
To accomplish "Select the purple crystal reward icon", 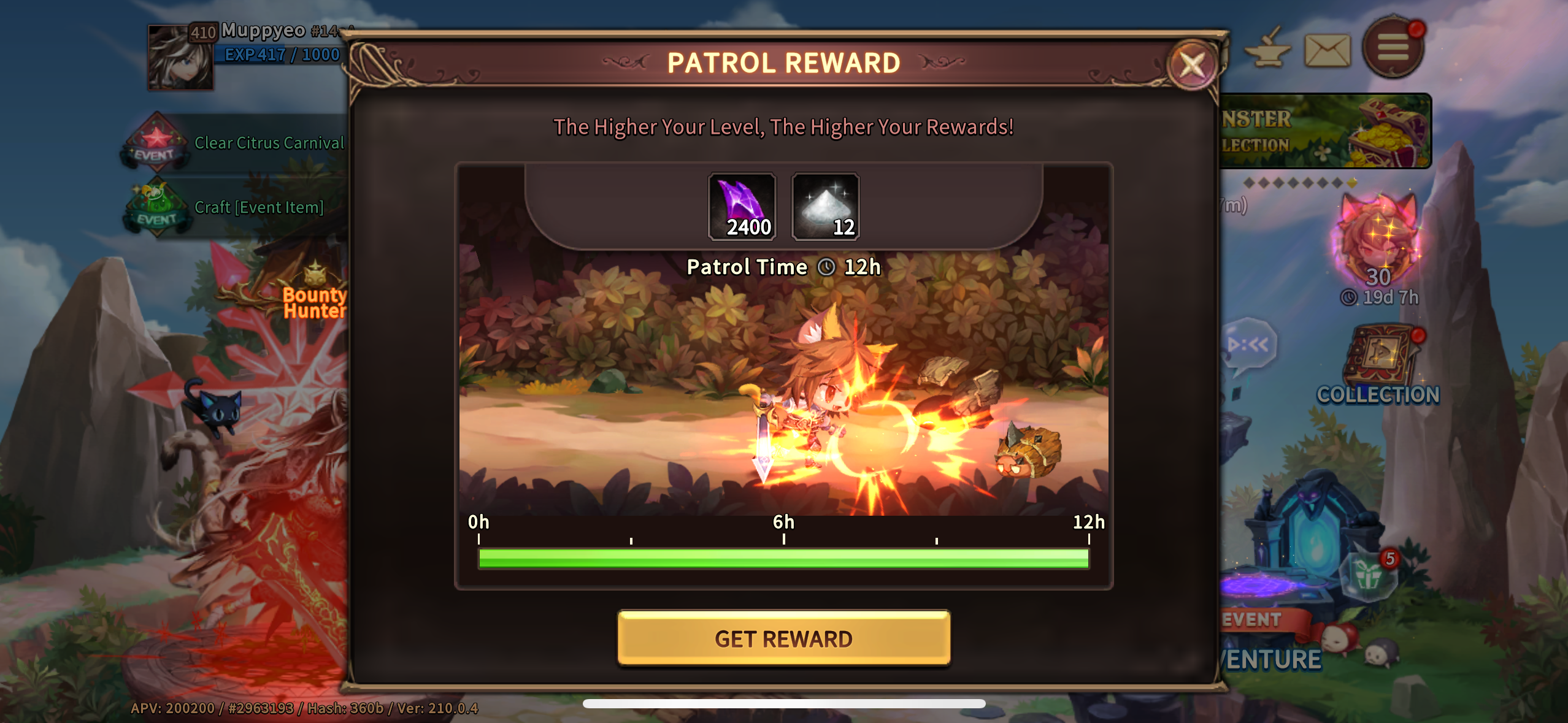I will (742, 207).
